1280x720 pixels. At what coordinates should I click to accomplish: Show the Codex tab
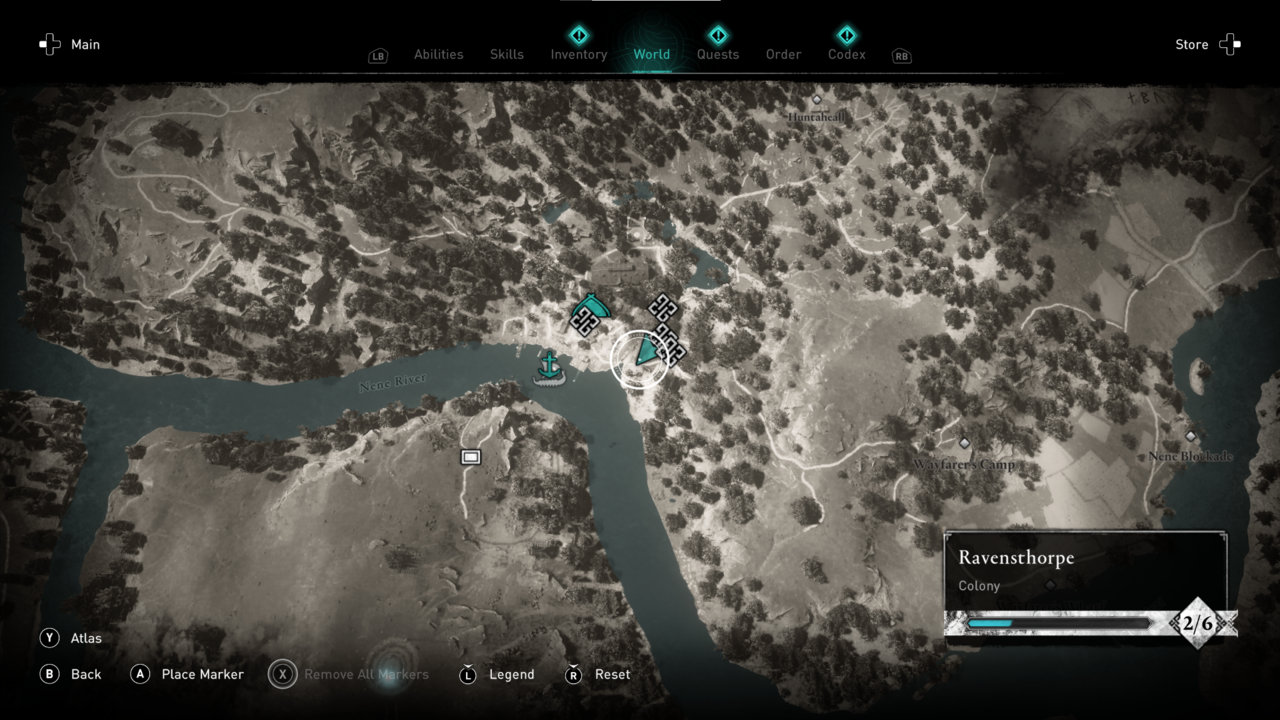click(x=847, y=54)
